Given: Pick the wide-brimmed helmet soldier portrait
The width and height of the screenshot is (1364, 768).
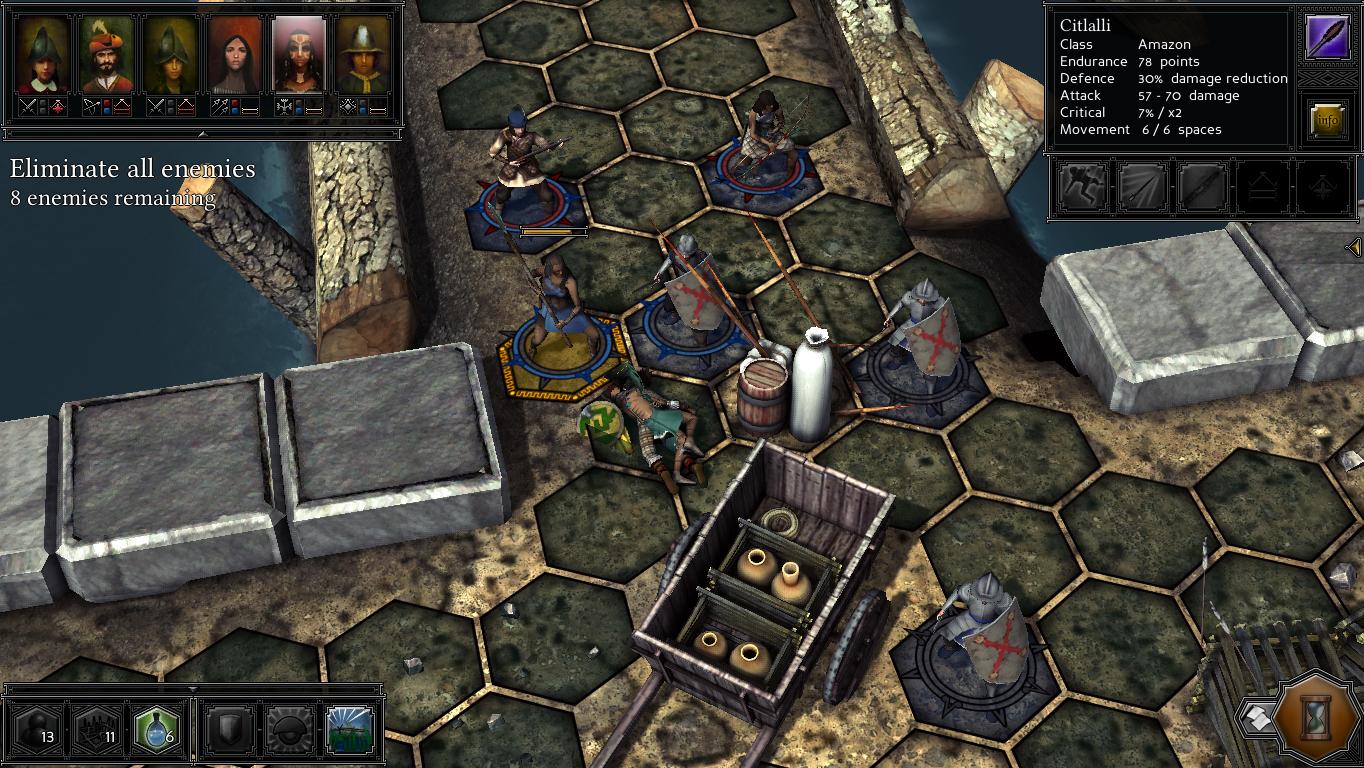Looking at the screenshot, I should 364,55.
